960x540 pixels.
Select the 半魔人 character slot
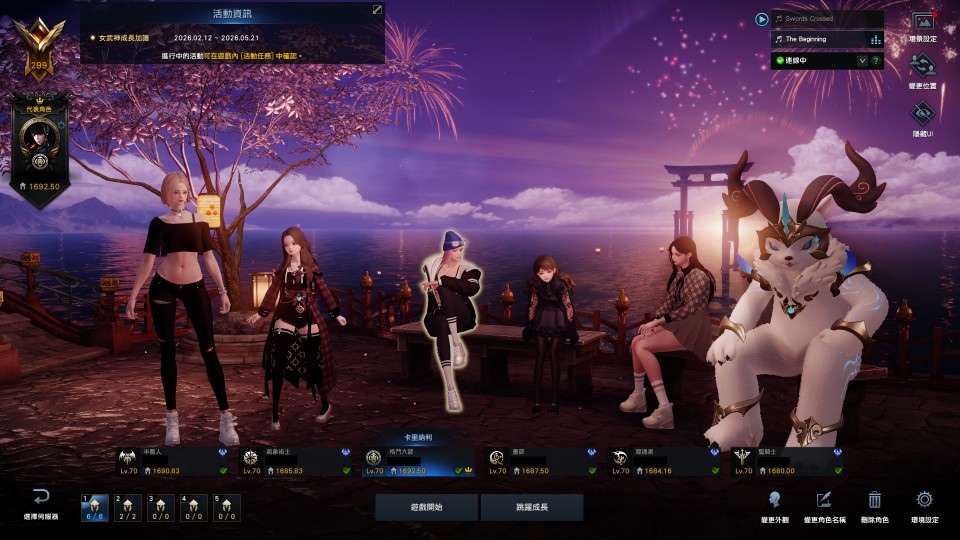tap(173, 461)
